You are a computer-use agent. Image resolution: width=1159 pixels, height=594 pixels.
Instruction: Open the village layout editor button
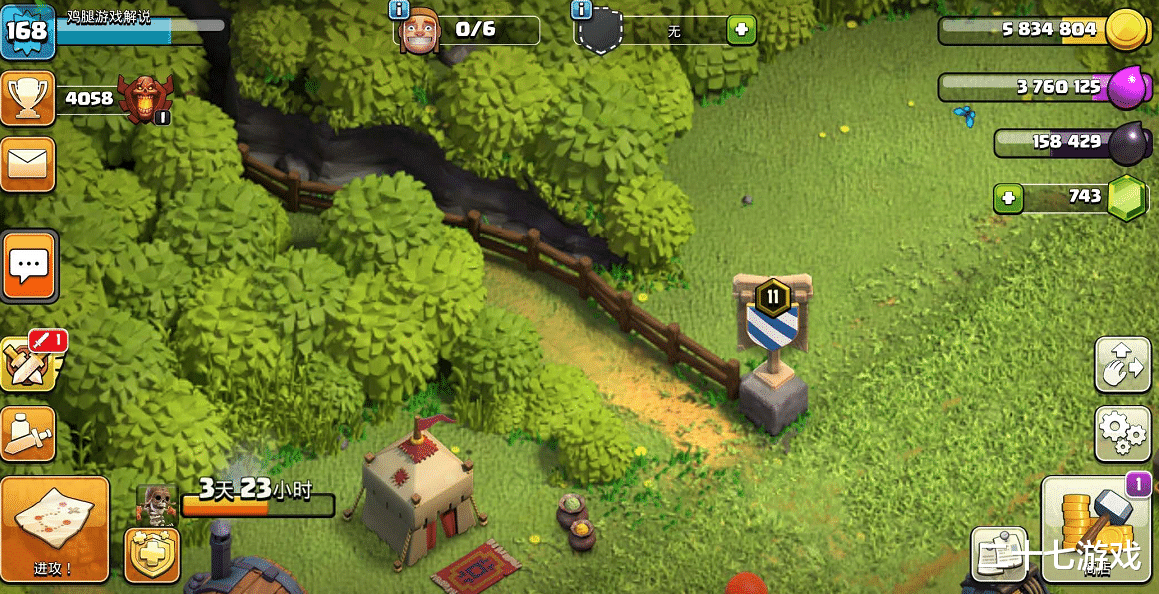pyautogui.click(x=1122, y=366)
